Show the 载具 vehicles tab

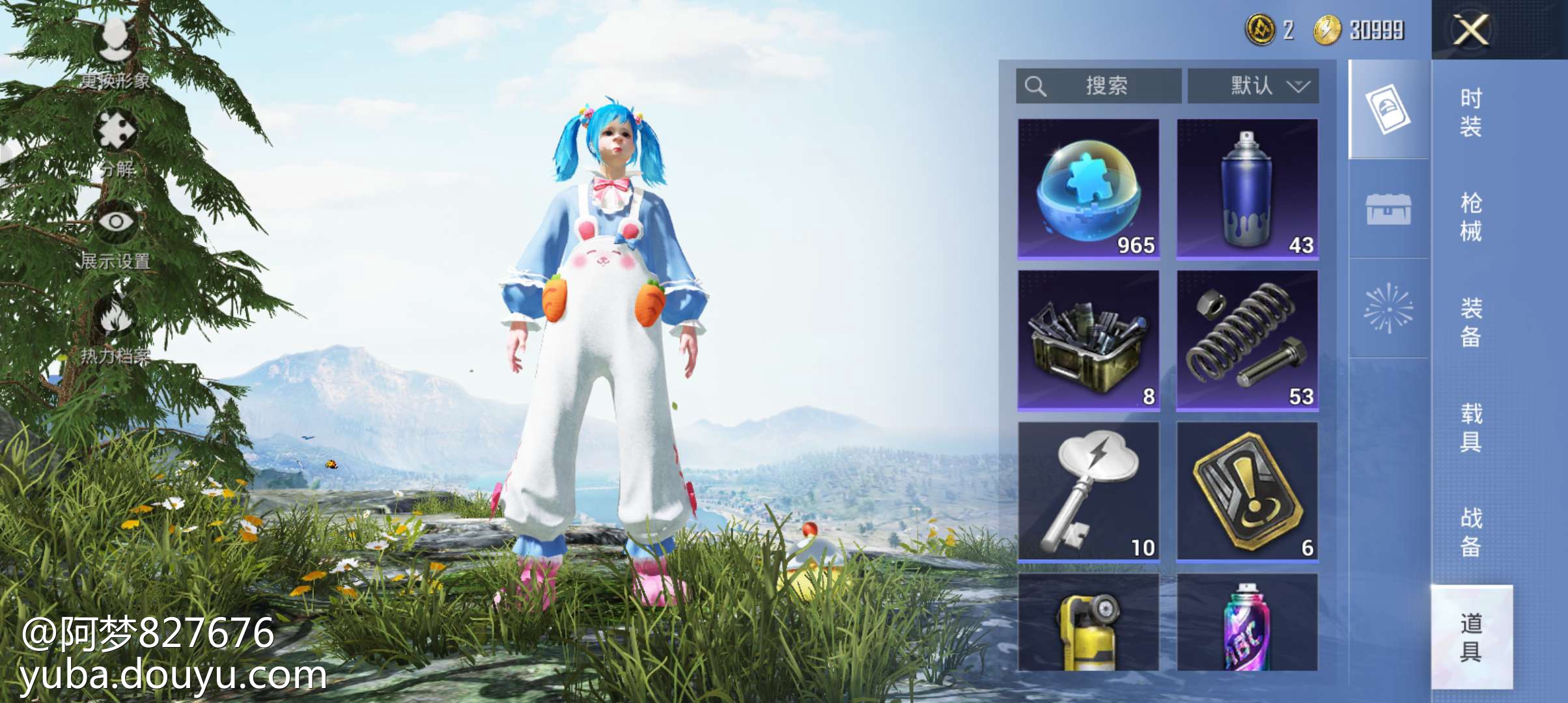click(x=1470, y=427)
